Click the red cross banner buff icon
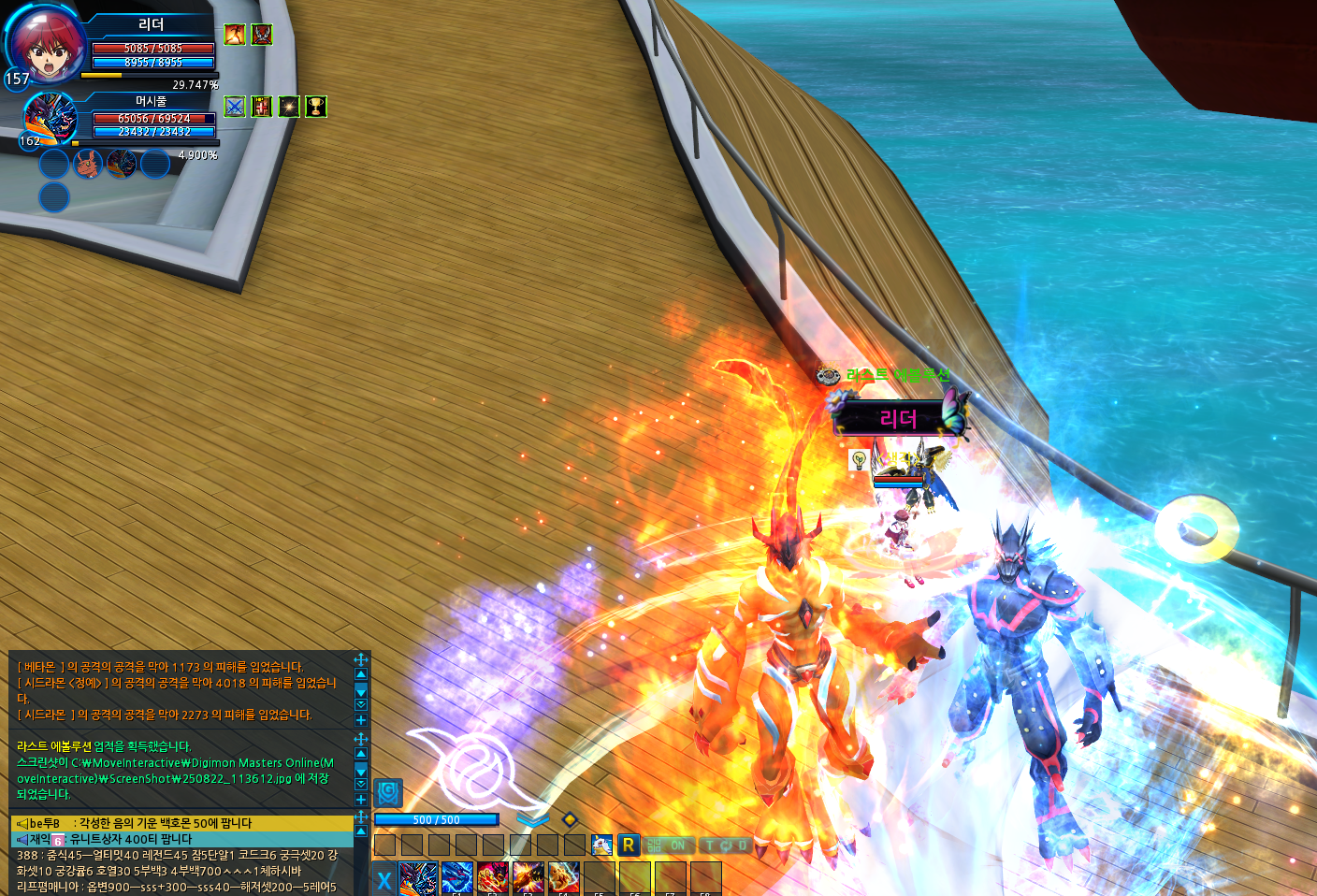 coord(262,107)
